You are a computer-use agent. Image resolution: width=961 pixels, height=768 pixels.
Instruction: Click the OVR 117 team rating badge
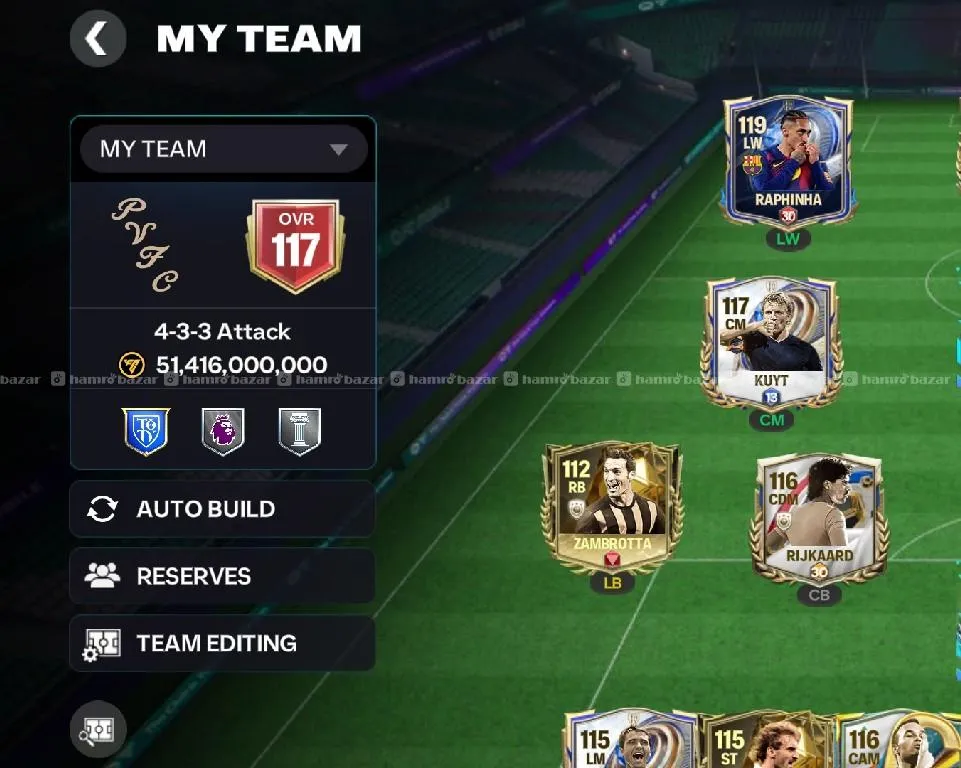pyautogui.click(x=295, y=246)
